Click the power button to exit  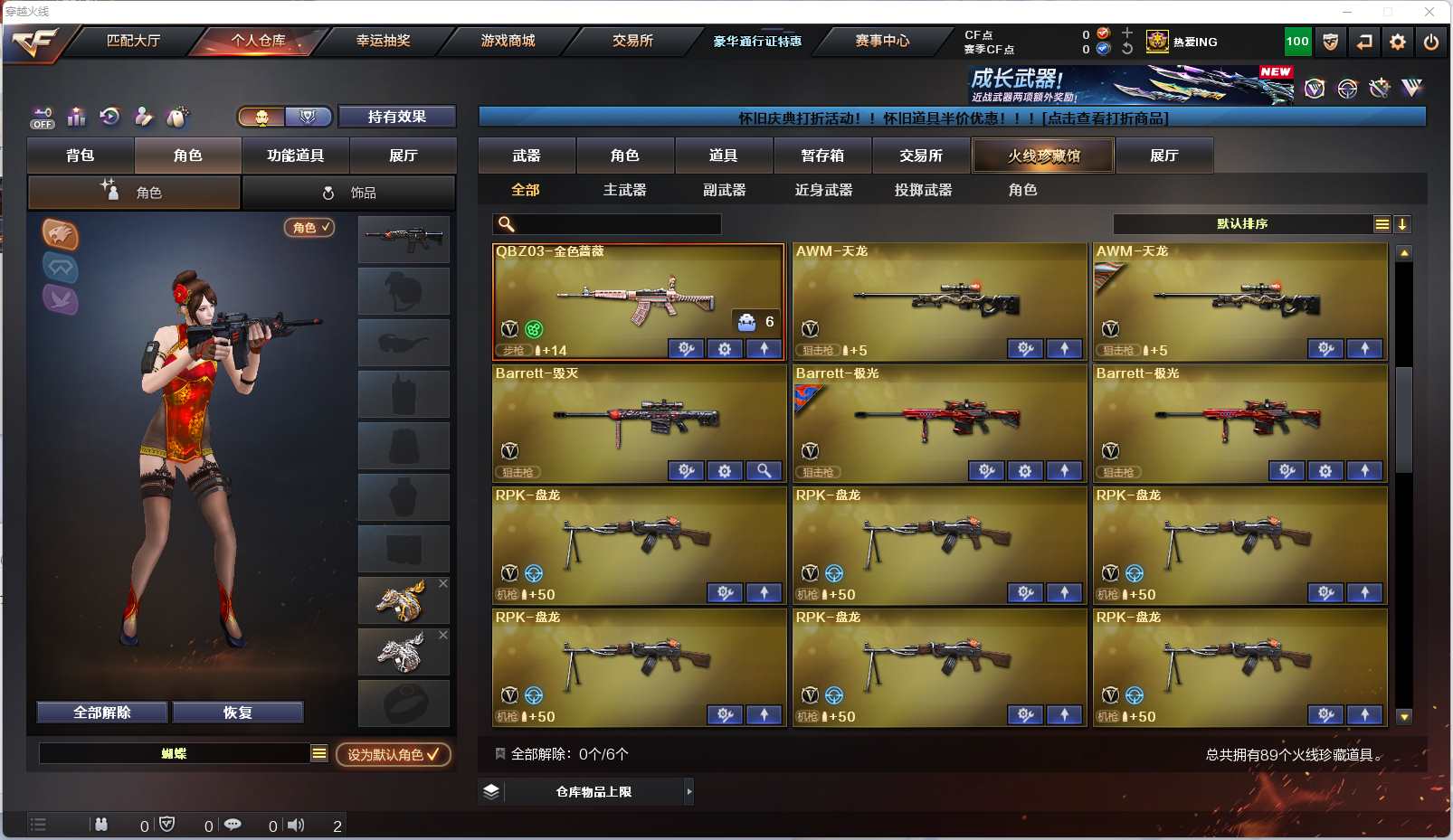(1431, 42)
